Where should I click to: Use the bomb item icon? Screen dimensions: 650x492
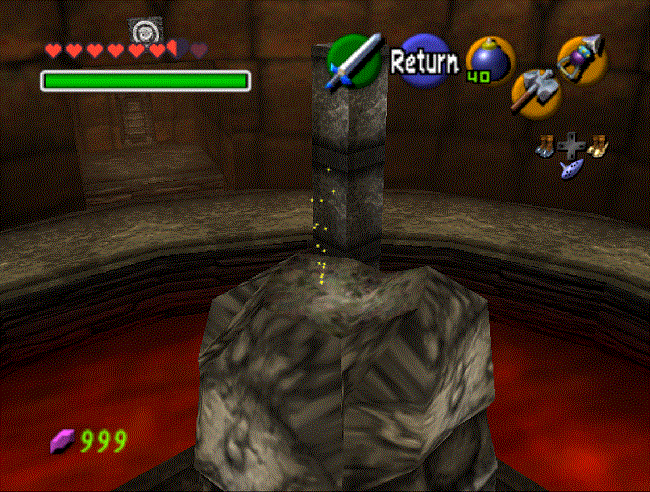pyautogui.click(x=489, y=60)
